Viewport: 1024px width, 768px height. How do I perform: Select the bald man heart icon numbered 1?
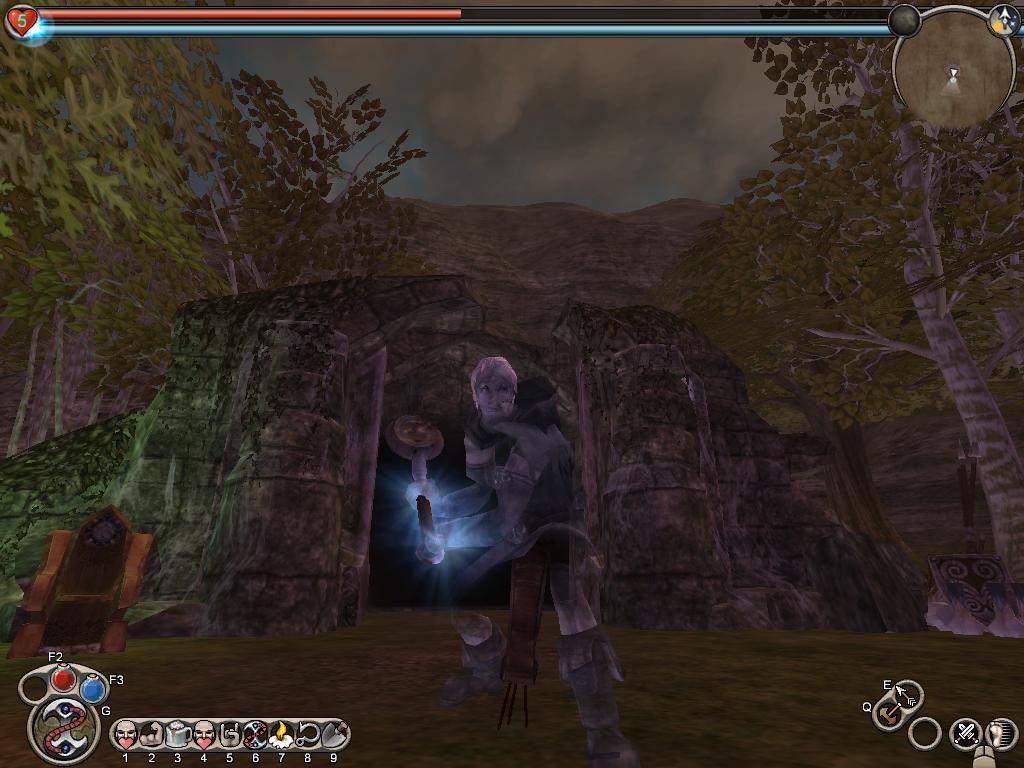point(126,736)
